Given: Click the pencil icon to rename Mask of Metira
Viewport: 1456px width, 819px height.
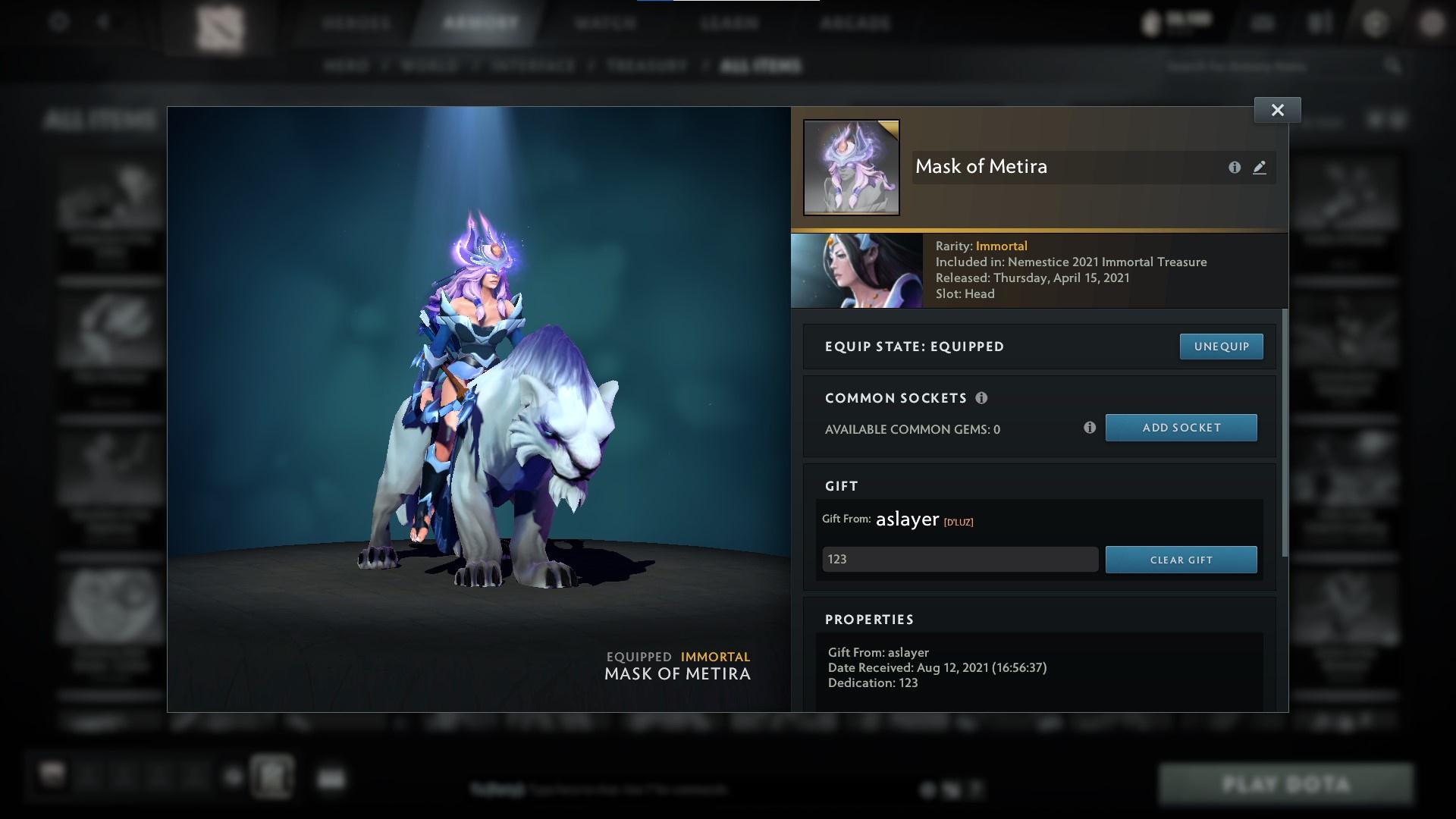Looking at the screenshot, I should click(1259, 168).
